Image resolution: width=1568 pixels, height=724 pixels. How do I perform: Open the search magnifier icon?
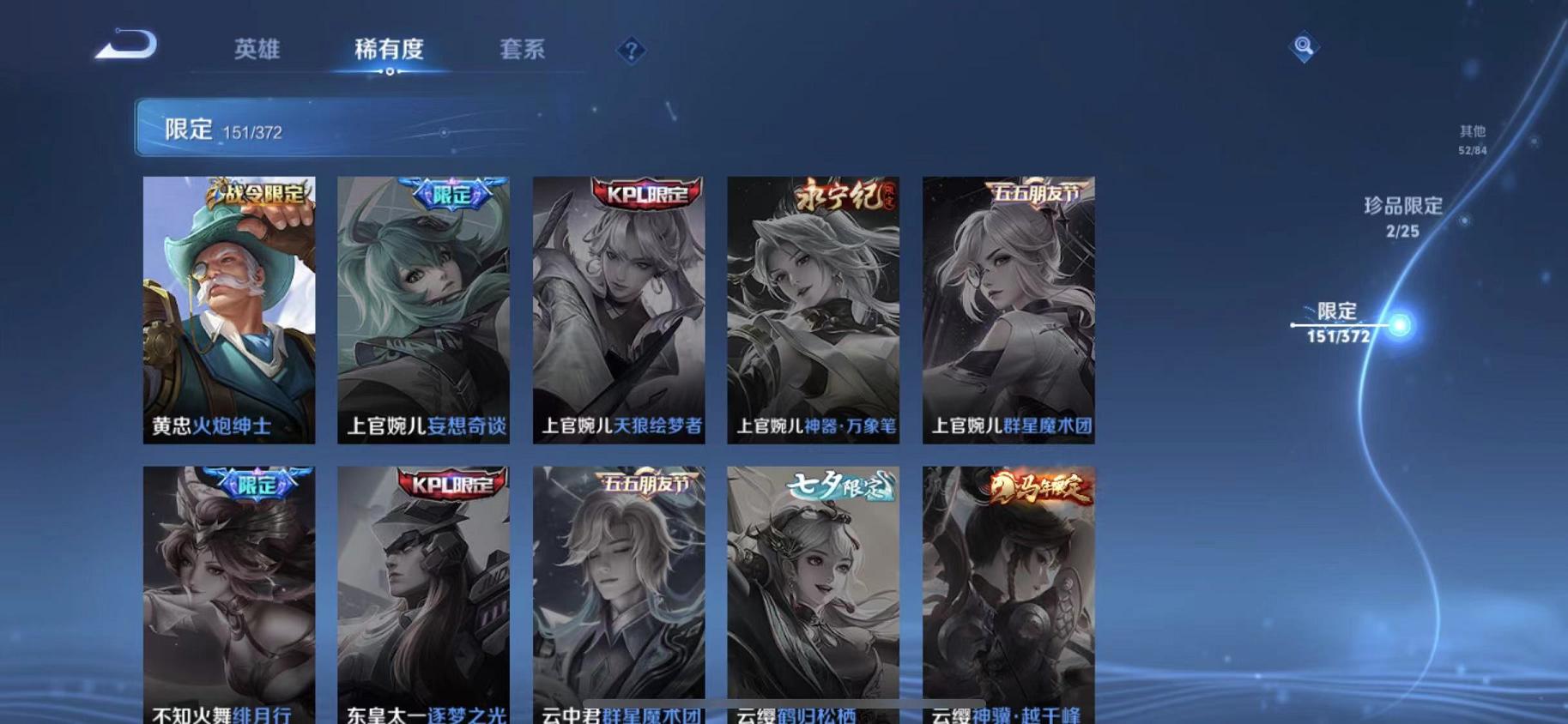[x=1303, y=47]
